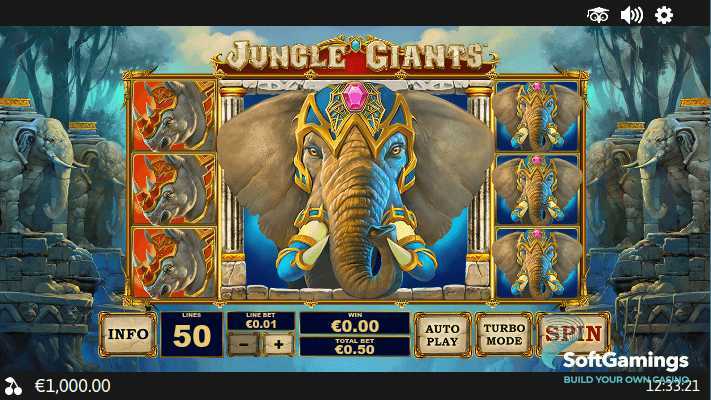Toggle Turbo Mode
This screenshot has width=711, height=400.
[x=504, y=334]
